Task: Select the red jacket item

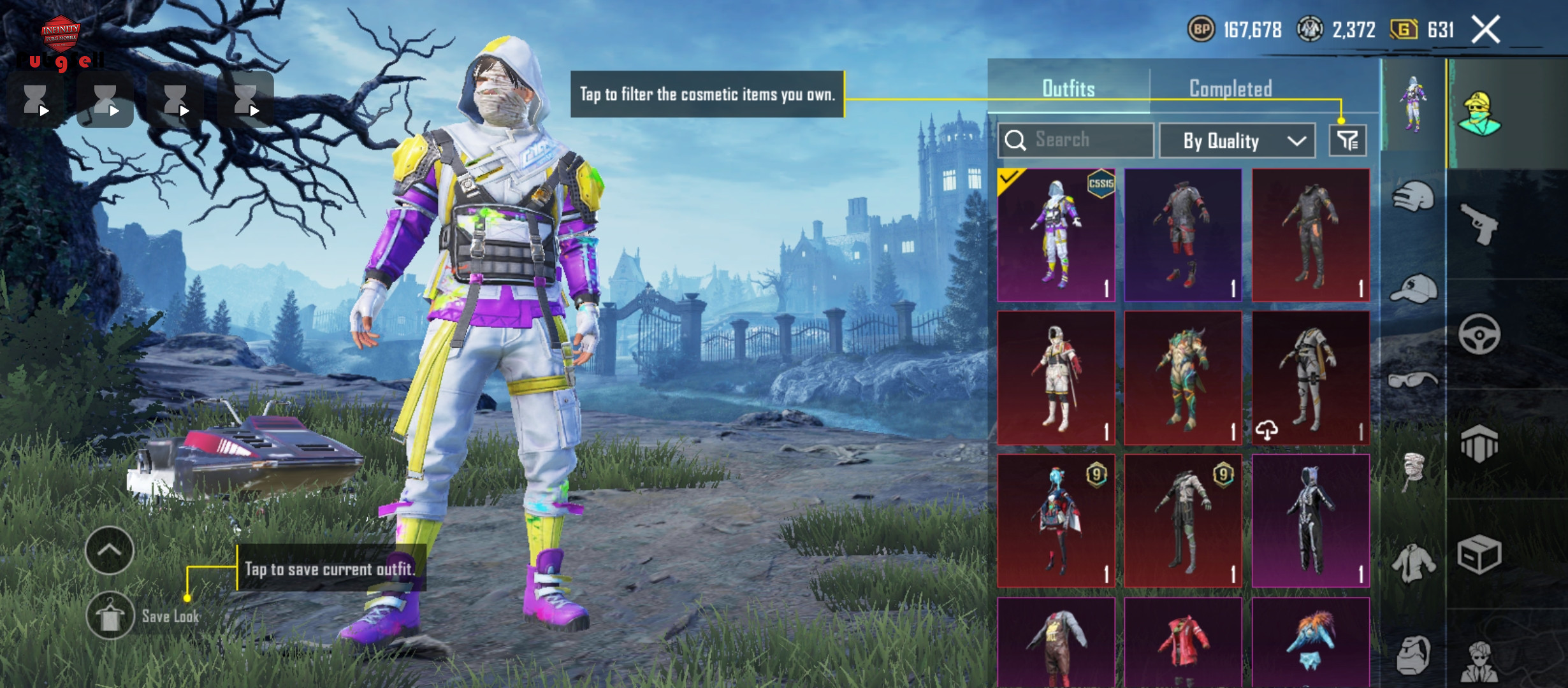Action: [x=1183, y=643]
